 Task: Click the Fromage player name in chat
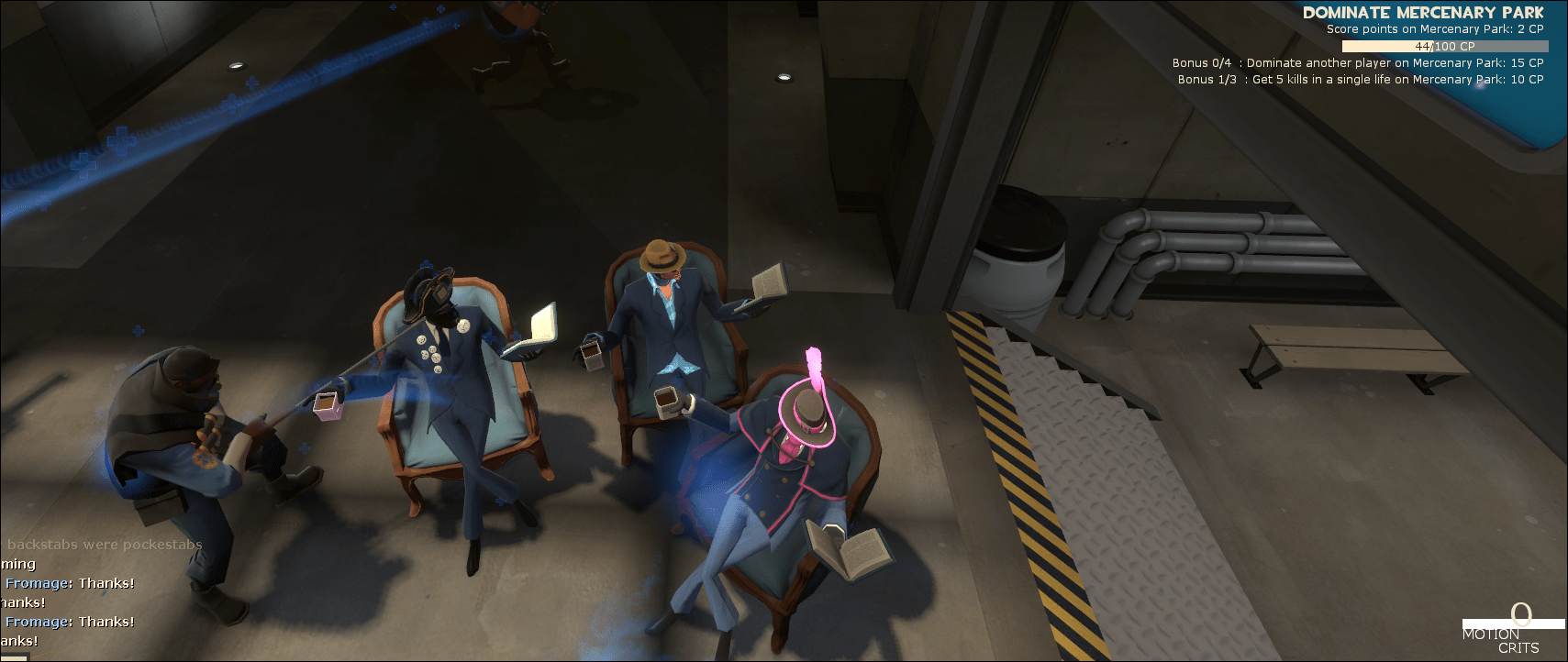[x=34, y=582]
